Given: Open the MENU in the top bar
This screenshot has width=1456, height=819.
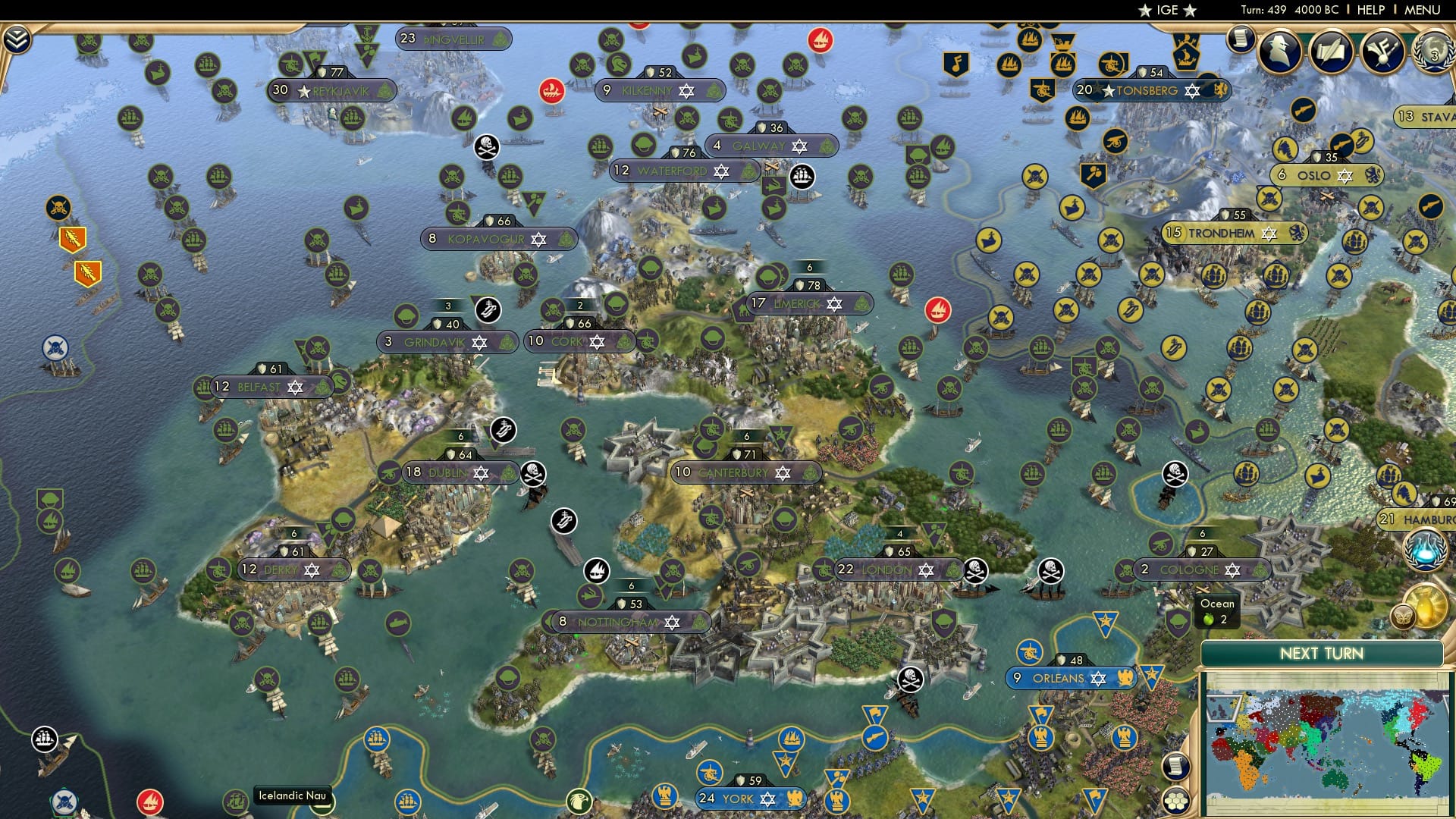Looking at the screenshot, I should (x=1424, y=9).
